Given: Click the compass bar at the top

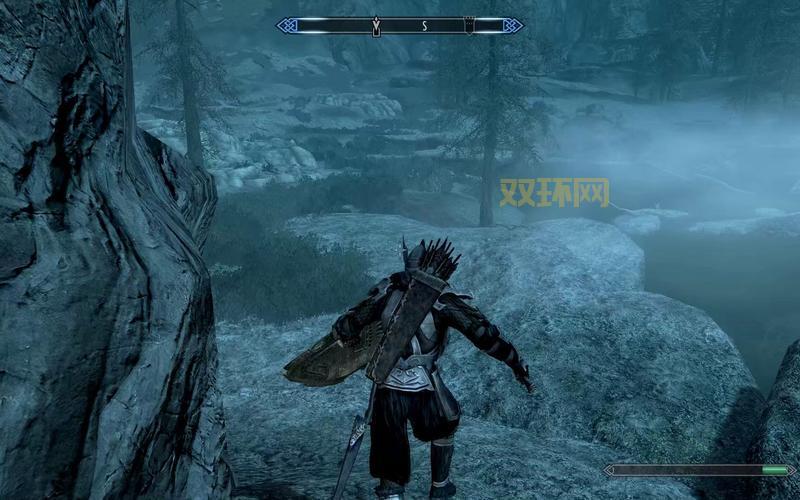Looking at the screenshot, I should point(400,25).
